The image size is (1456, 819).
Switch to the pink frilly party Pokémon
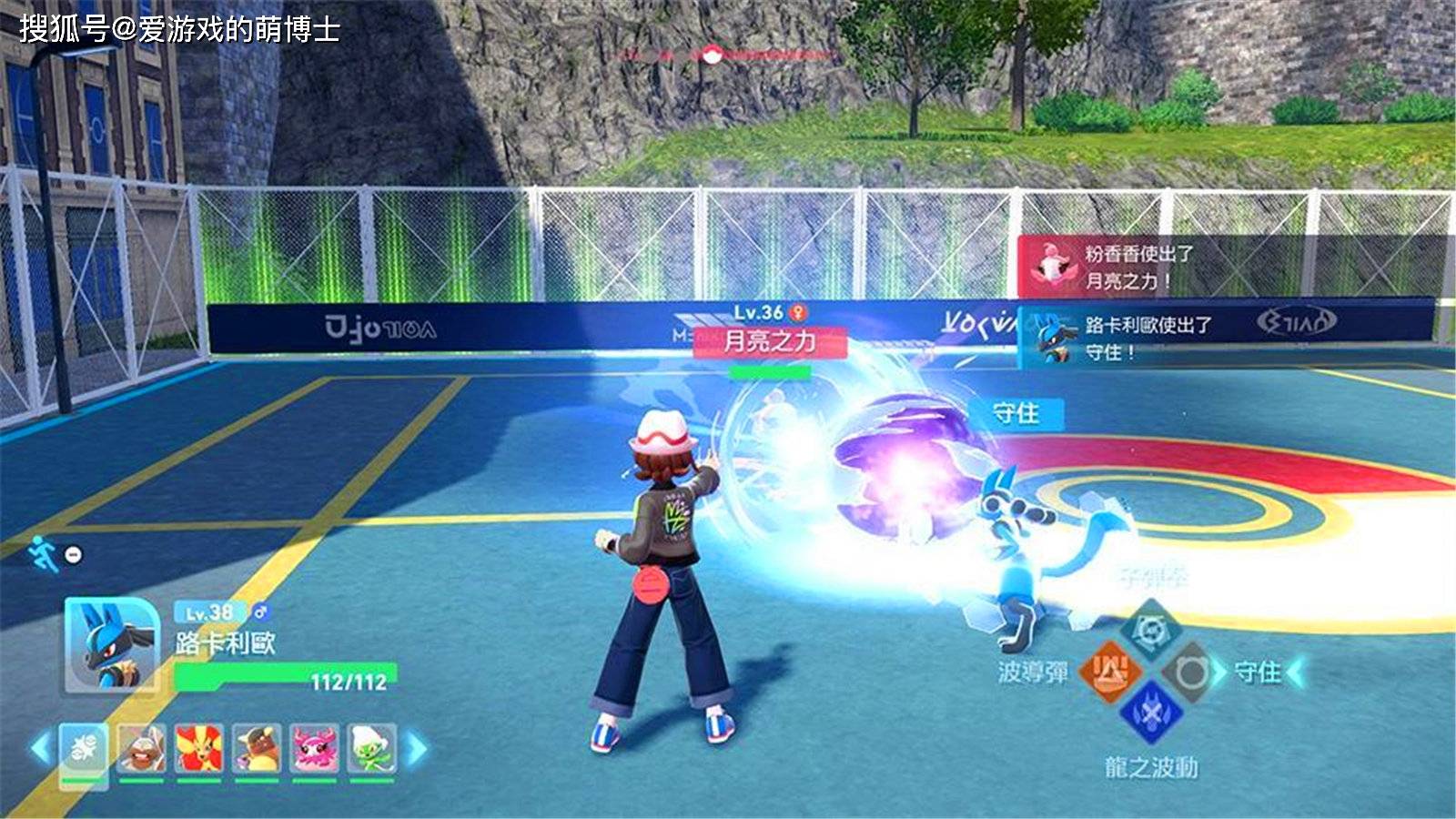pyautogui.click(x=315, y=750)
